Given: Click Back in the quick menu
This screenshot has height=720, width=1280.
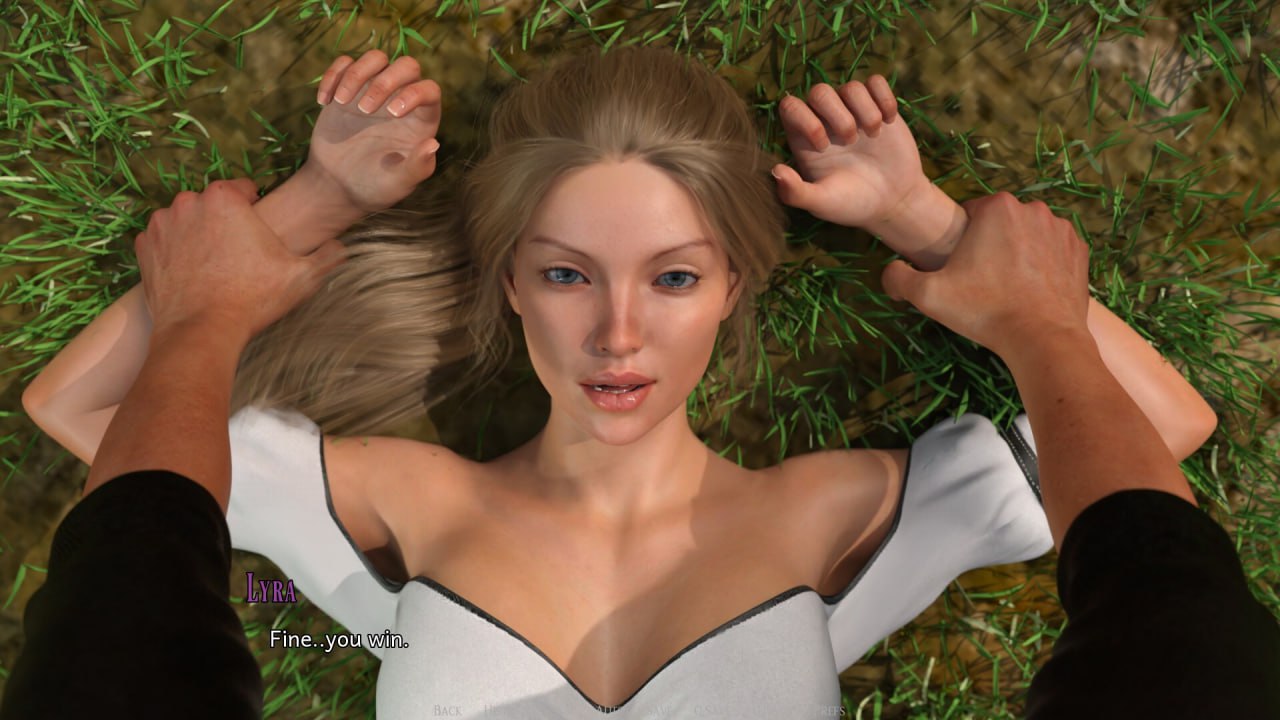Looking at the screenshot, I should point(447,710).
